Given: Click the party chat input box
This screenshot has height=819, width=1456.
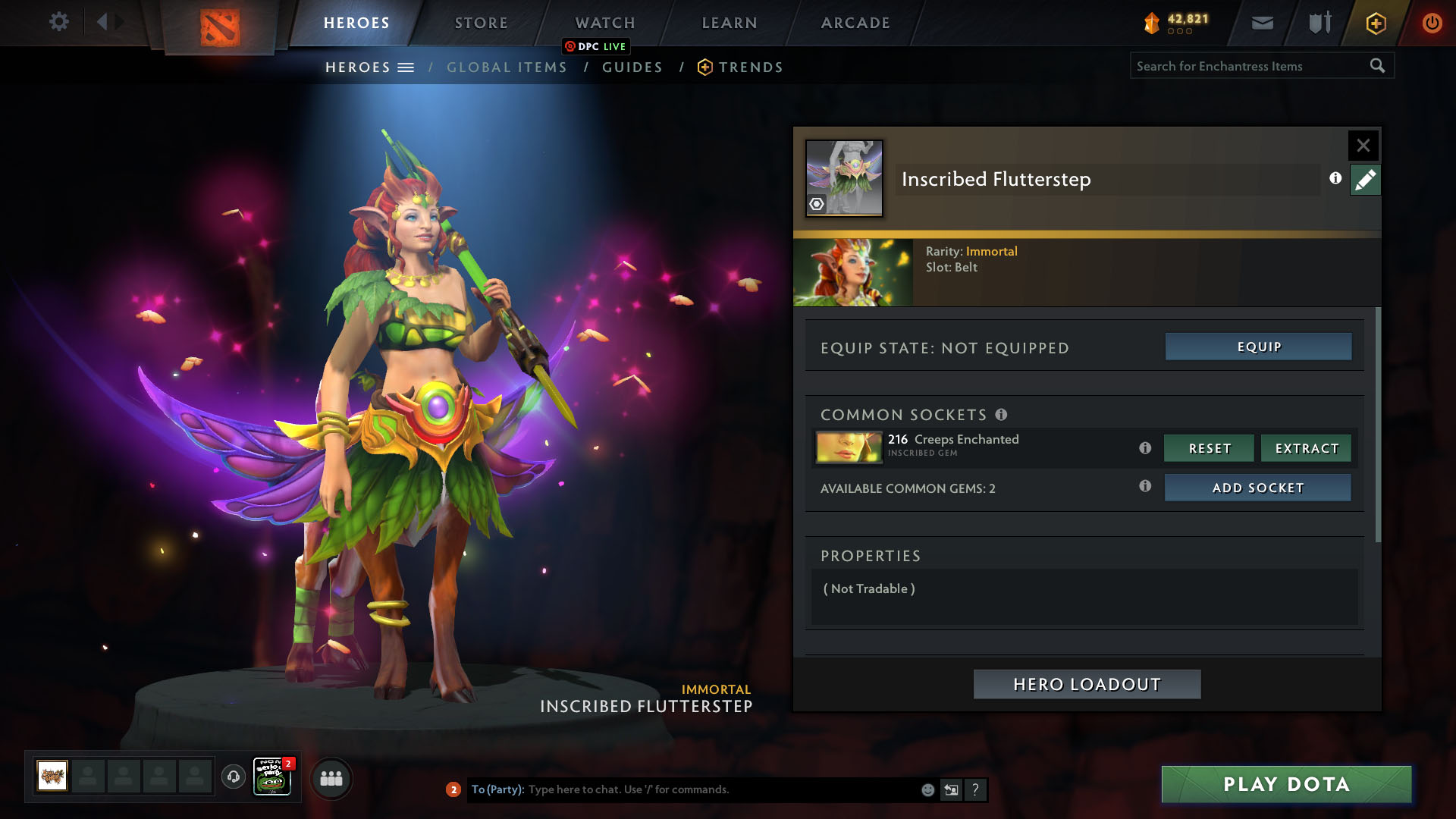Looking at the screenshot, I should 720,789.
